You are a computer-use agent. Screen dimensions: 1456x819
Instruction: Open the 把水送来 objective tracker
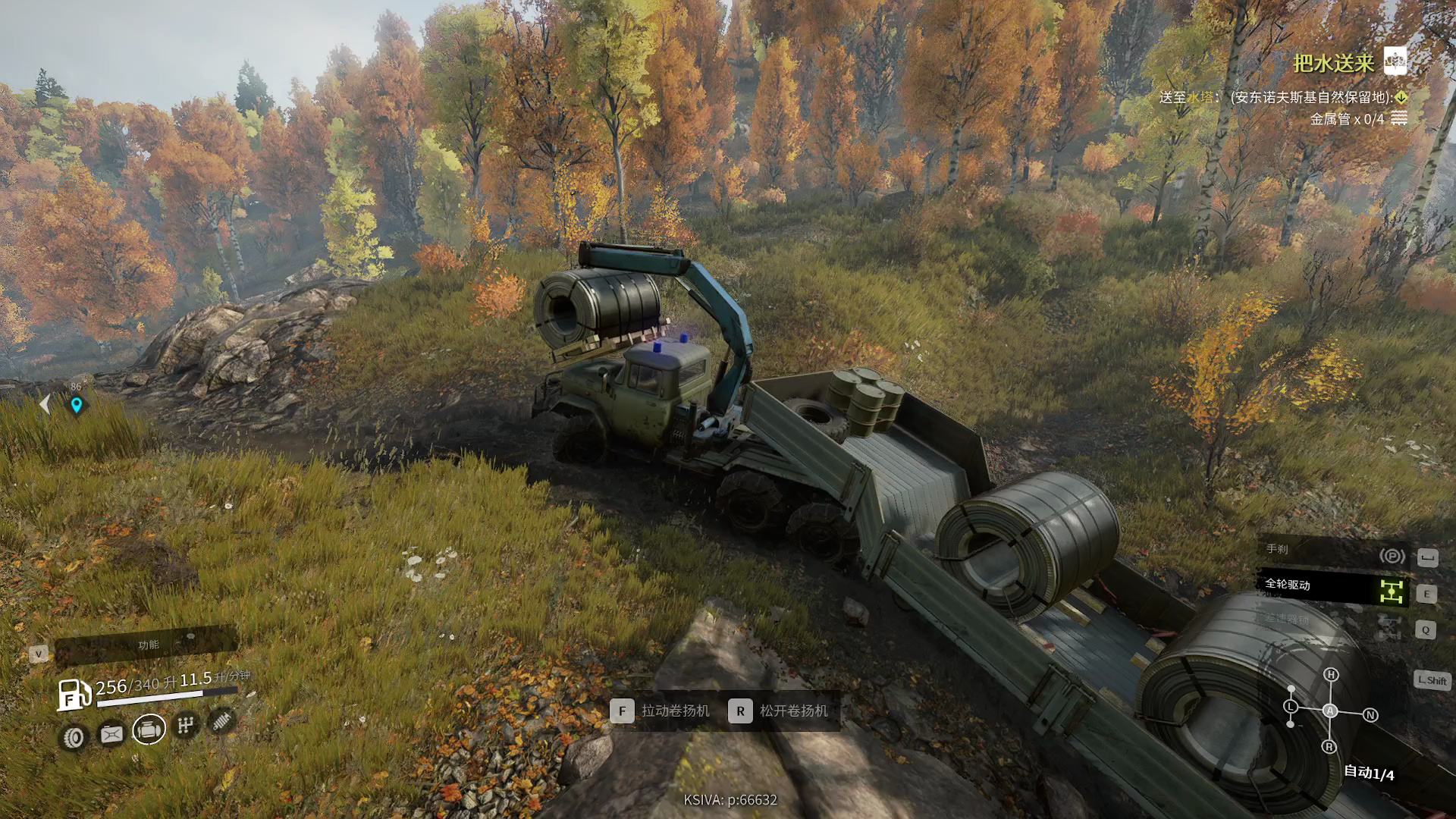(1334, 63)
